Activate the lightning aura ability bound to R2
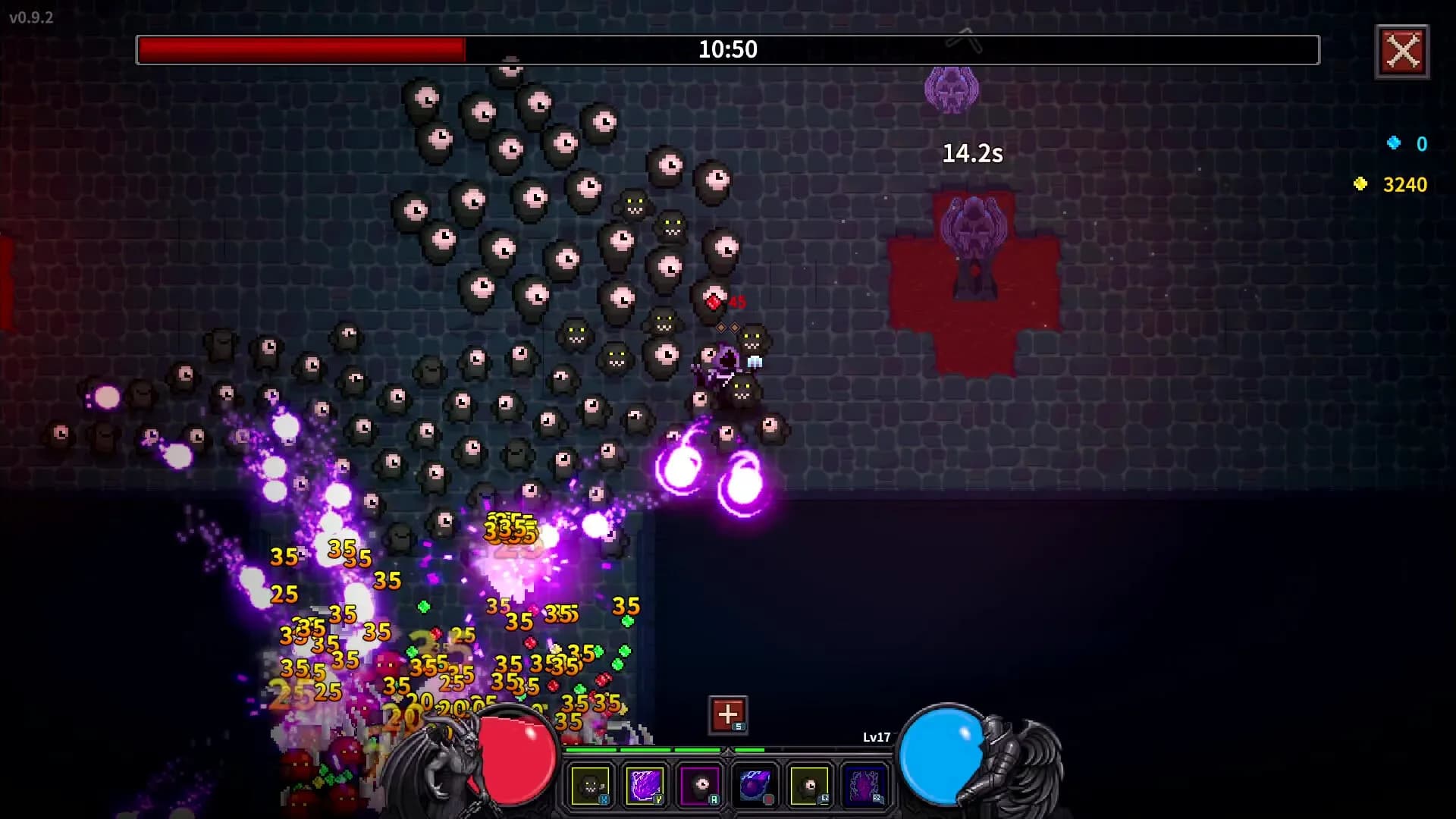The width and height of the screenshot is (1456, 819). coord(865,785)
